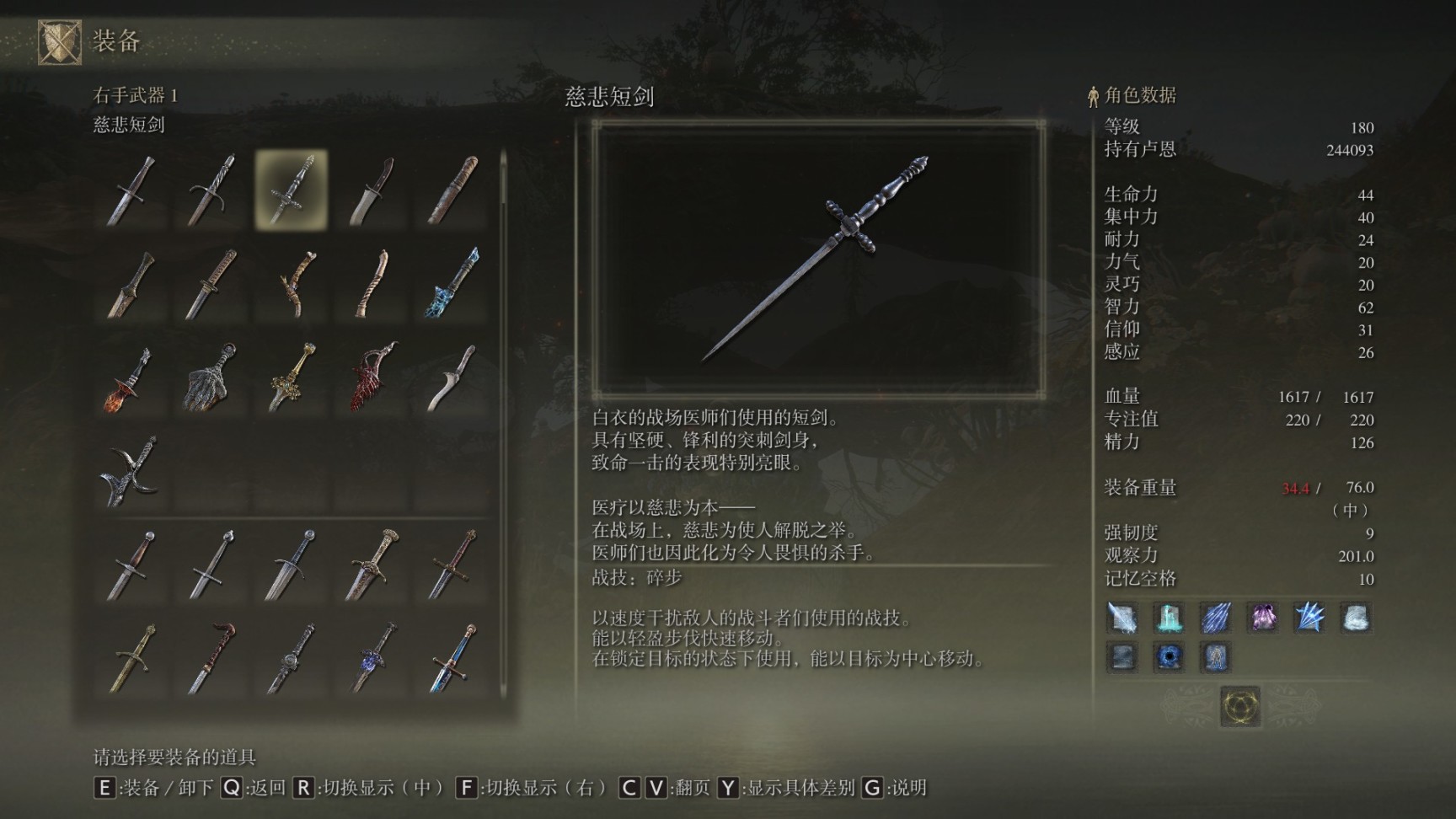
Task: Click the purple comet spell memory icon
Action: [x=1263, y=617]
